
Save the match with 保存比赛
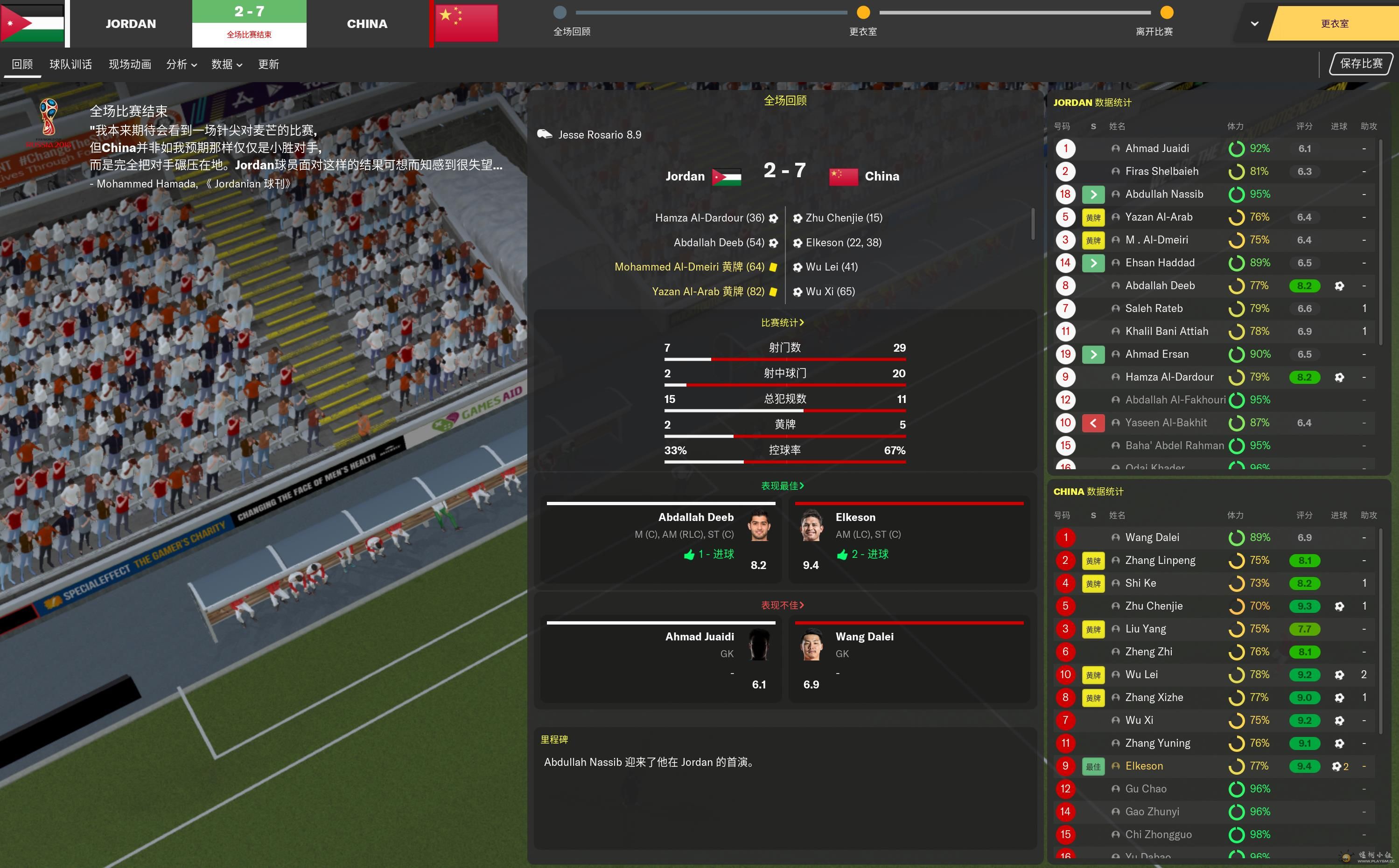[1361, 64]
